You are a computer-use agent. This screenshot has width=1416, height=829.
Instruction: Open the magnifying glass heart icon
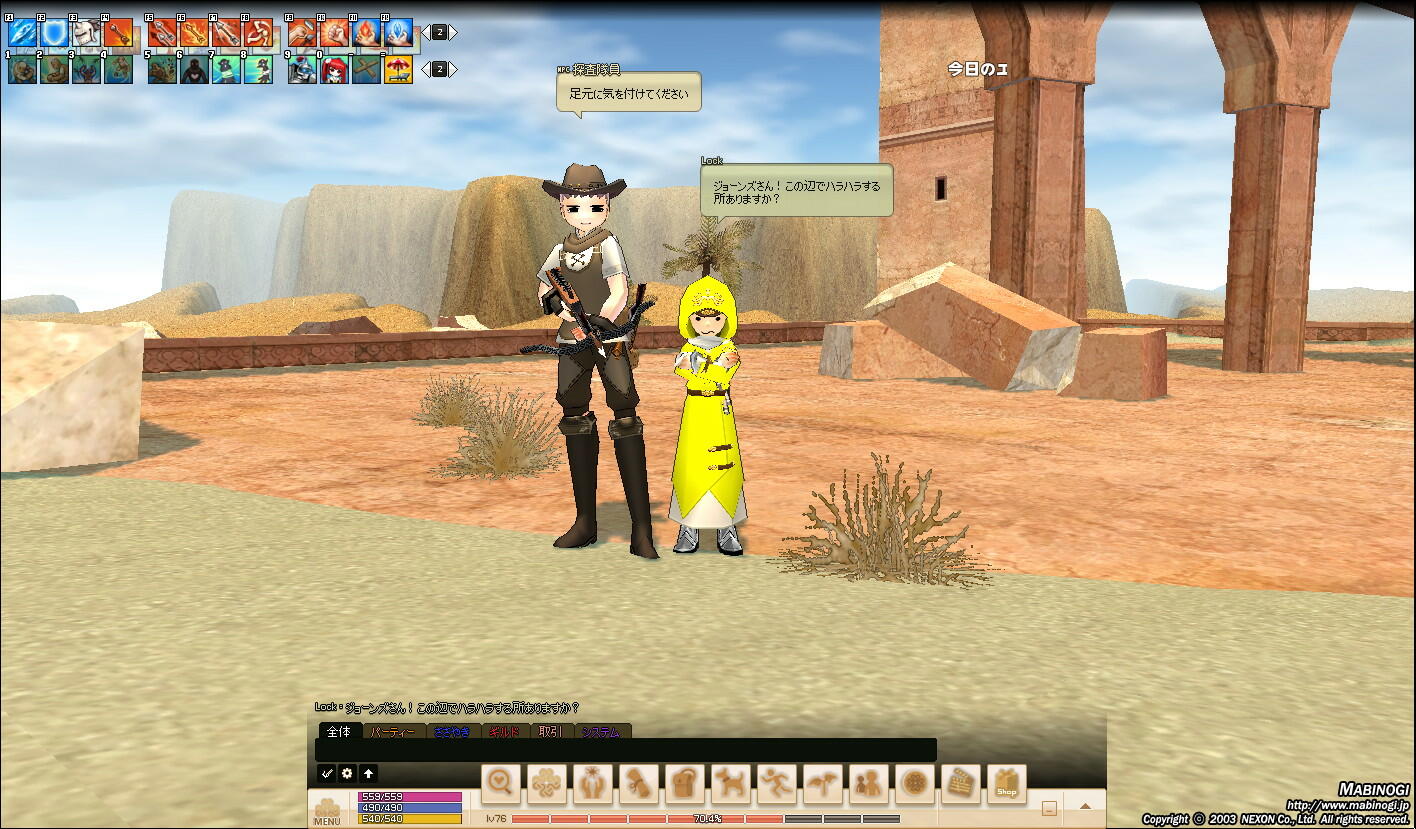[501, 784]
